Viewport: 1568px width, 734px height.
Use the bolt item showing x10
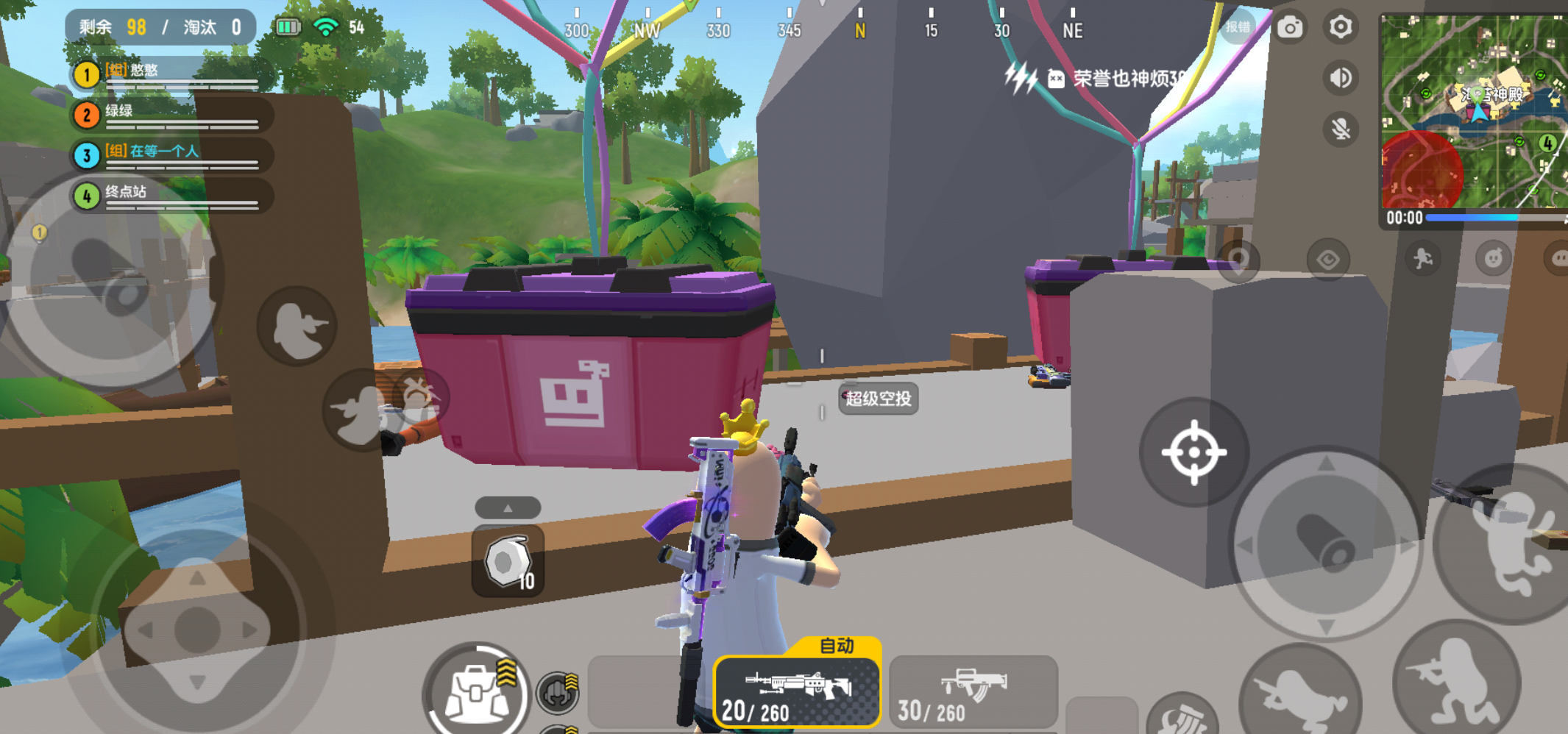[x=506, y=563]
